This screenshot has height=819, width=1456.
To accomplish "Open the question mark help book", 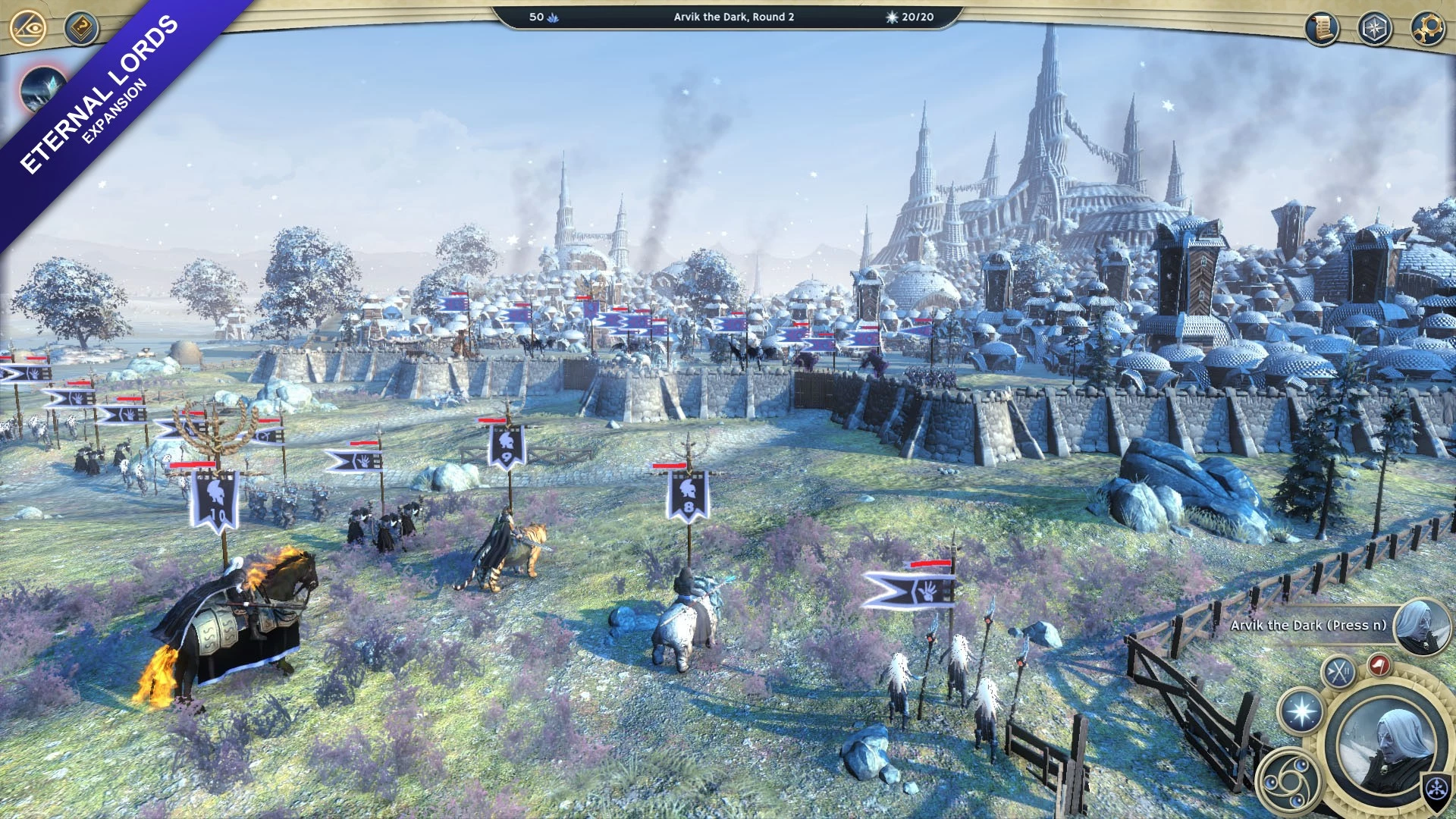I will click(81, 29).
